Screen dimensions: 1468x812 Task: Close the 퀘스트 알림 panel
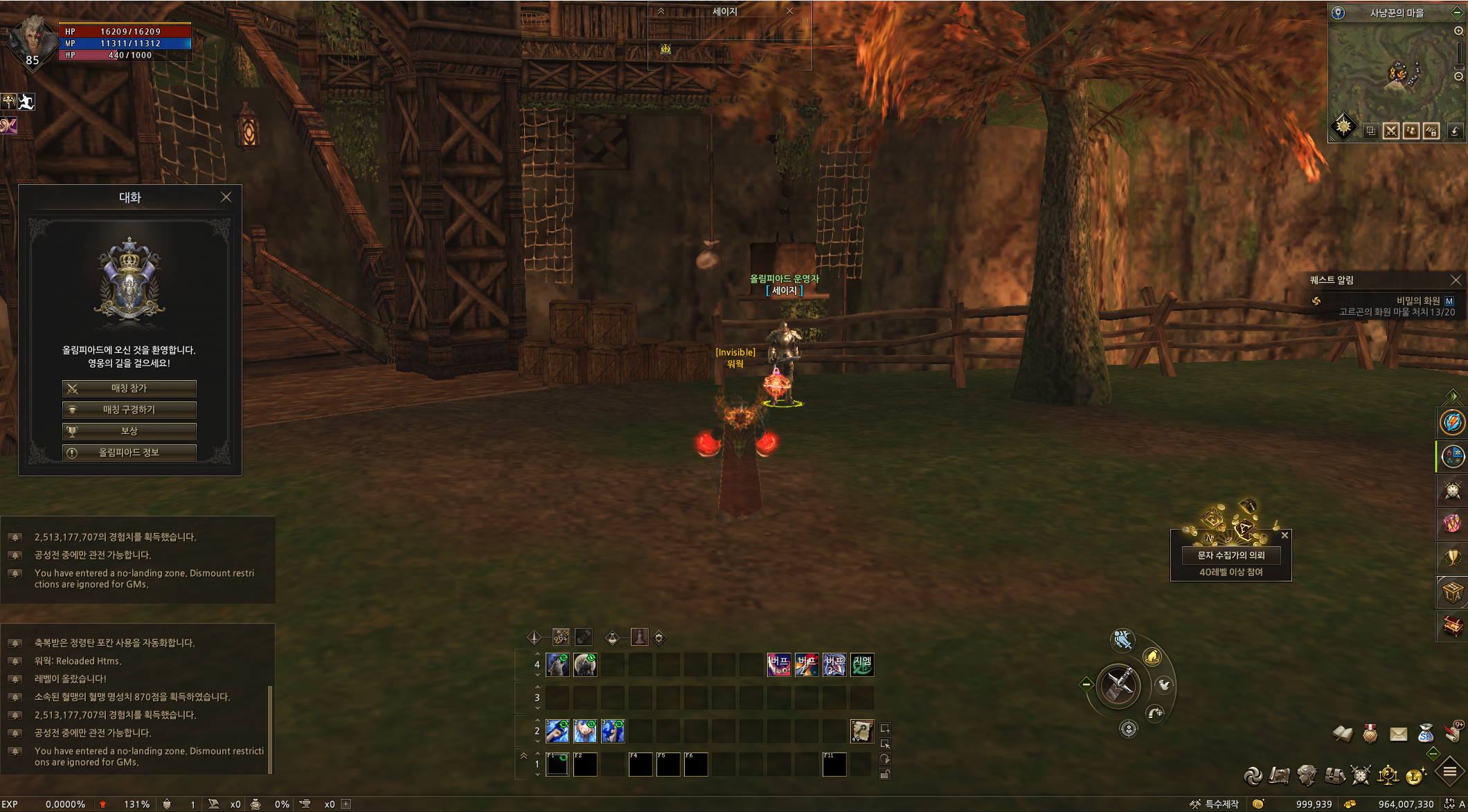1456,280
